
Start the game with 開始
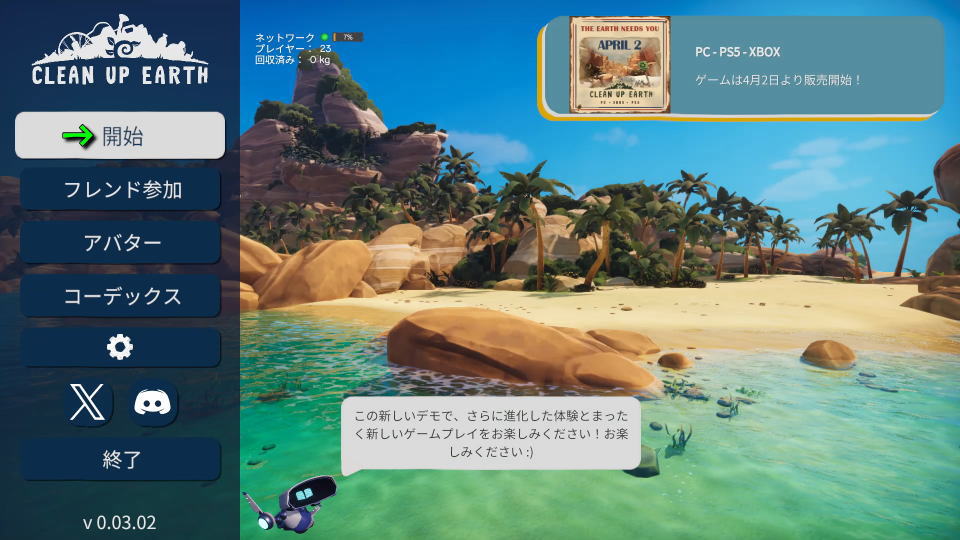pos(120,136)
